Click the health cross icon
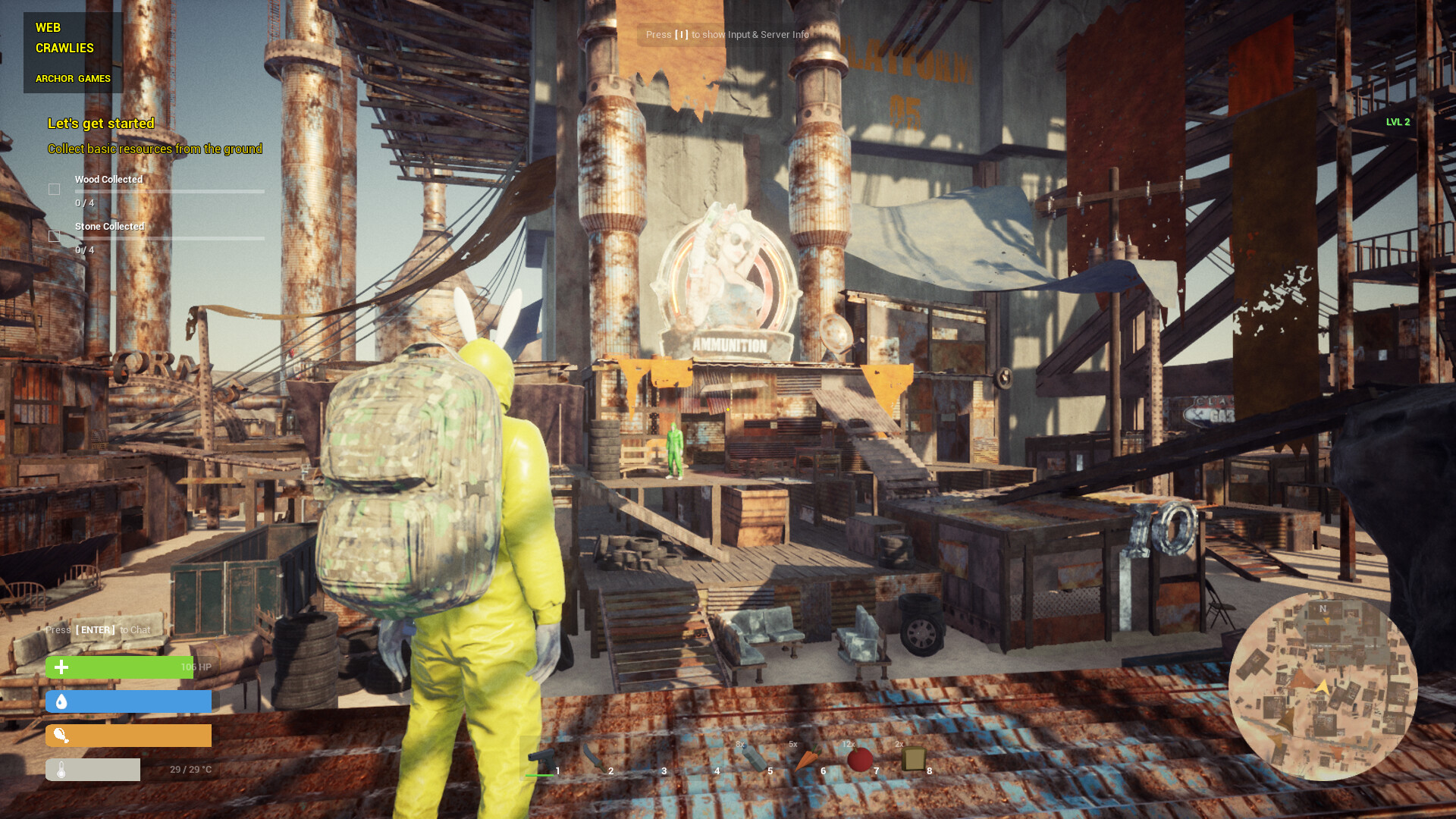1456x819 pixels. coord(61,667)
